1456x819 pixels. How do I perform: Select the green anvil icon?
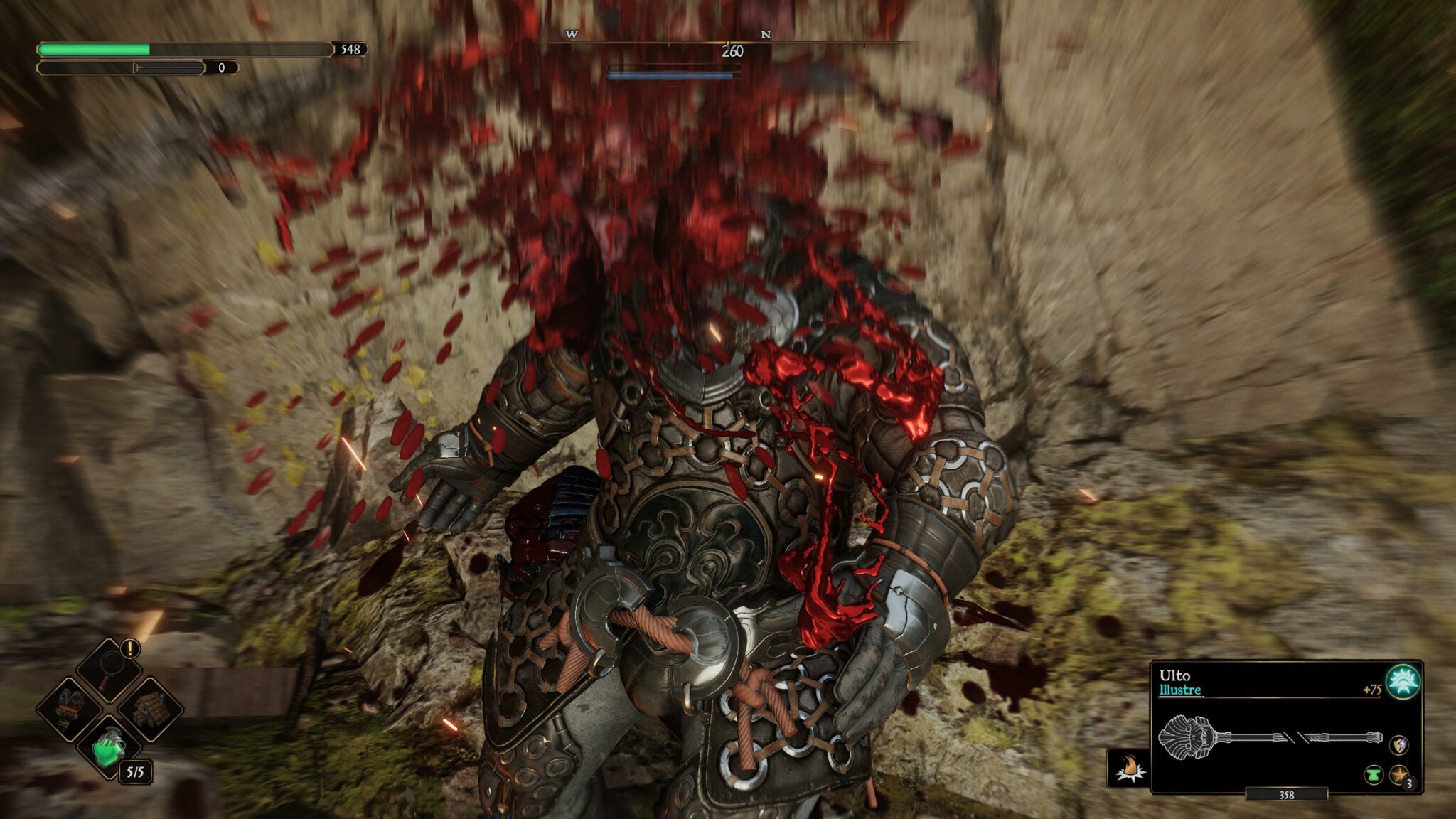click(1373, 775)
